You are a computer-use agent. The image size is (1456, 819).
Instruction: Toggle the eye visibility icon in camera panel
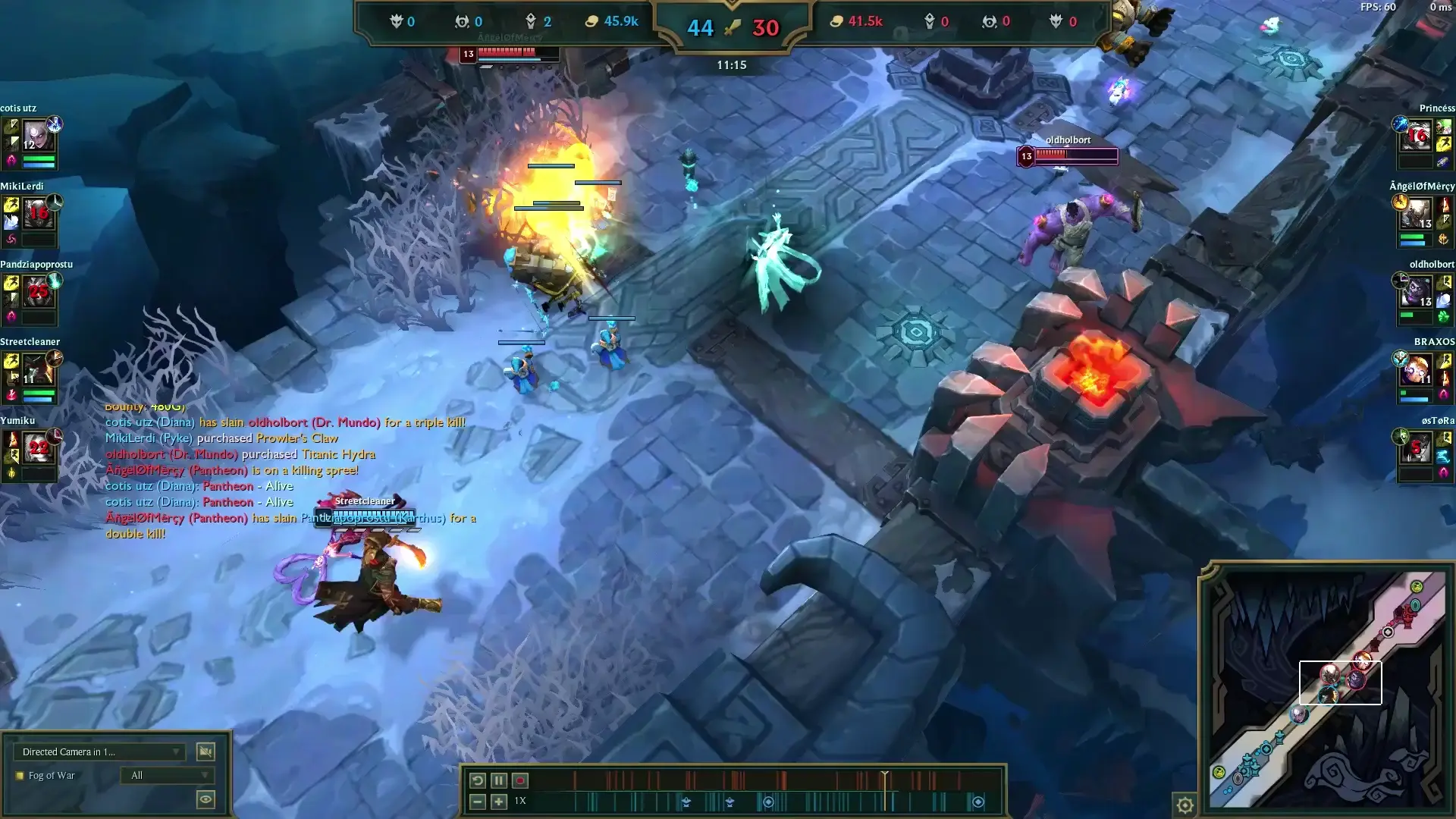(204, 799)
